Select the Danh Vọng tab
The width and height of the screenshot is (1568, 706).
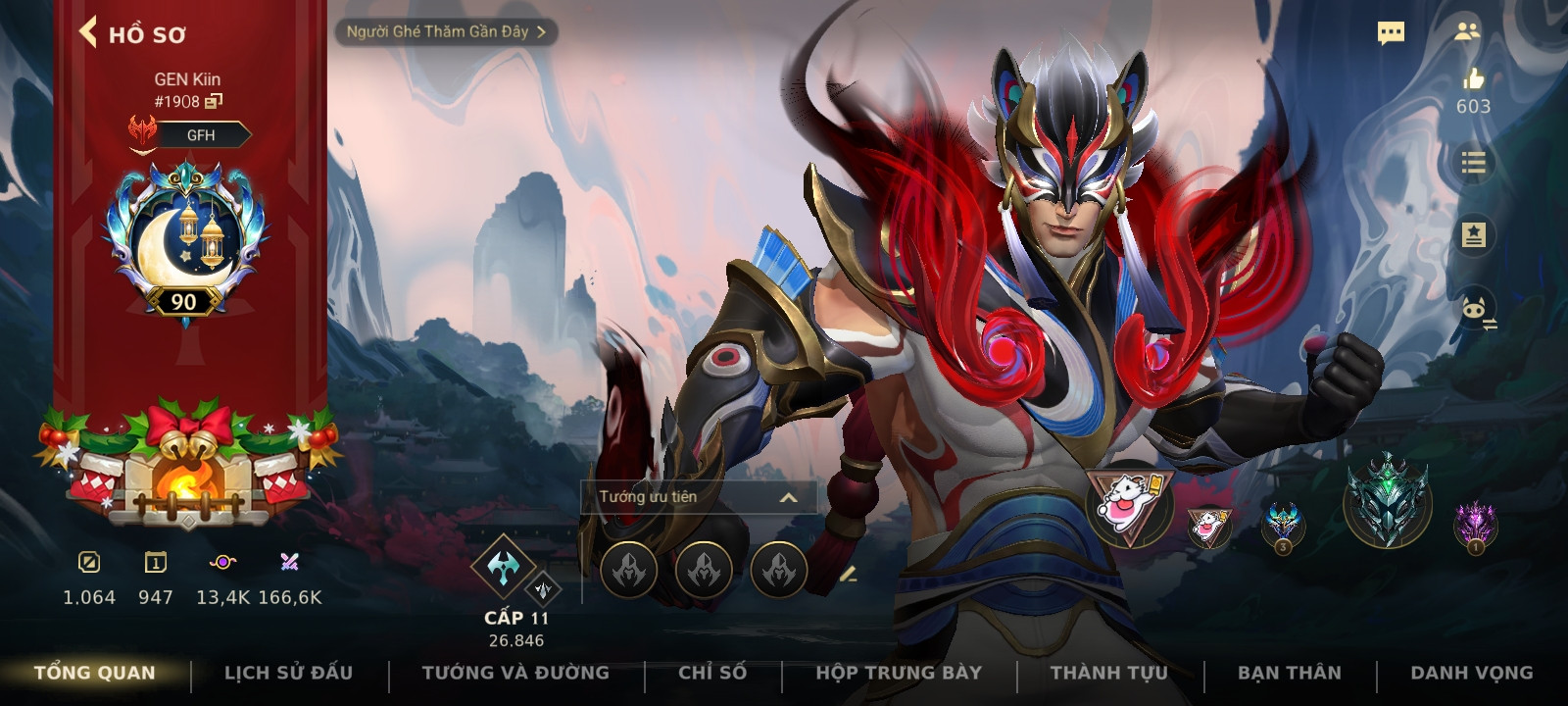1472,673
